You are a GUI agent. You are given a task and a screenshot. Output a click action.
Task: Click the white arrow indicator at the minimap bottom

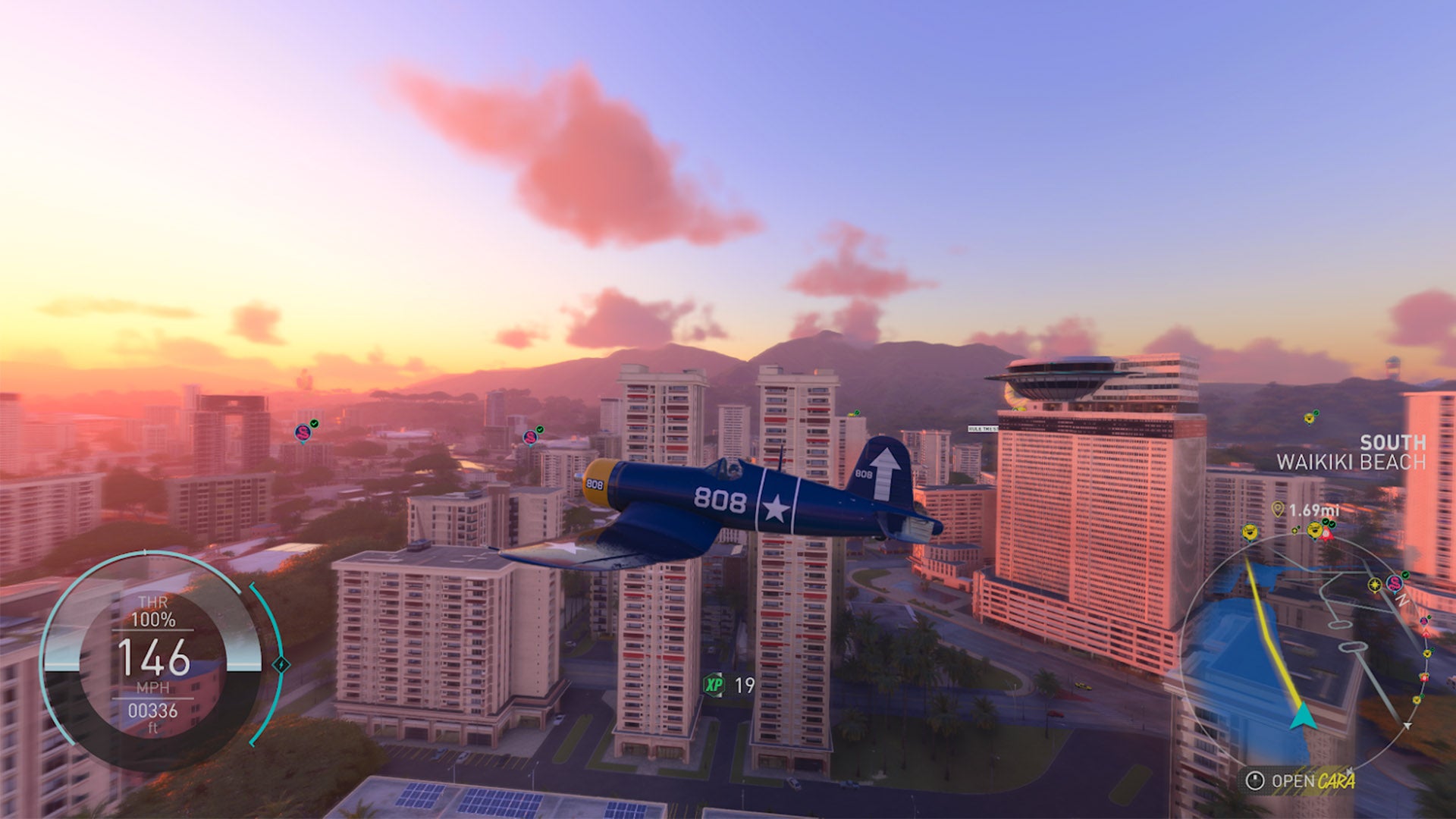[x=1407, y=725]
